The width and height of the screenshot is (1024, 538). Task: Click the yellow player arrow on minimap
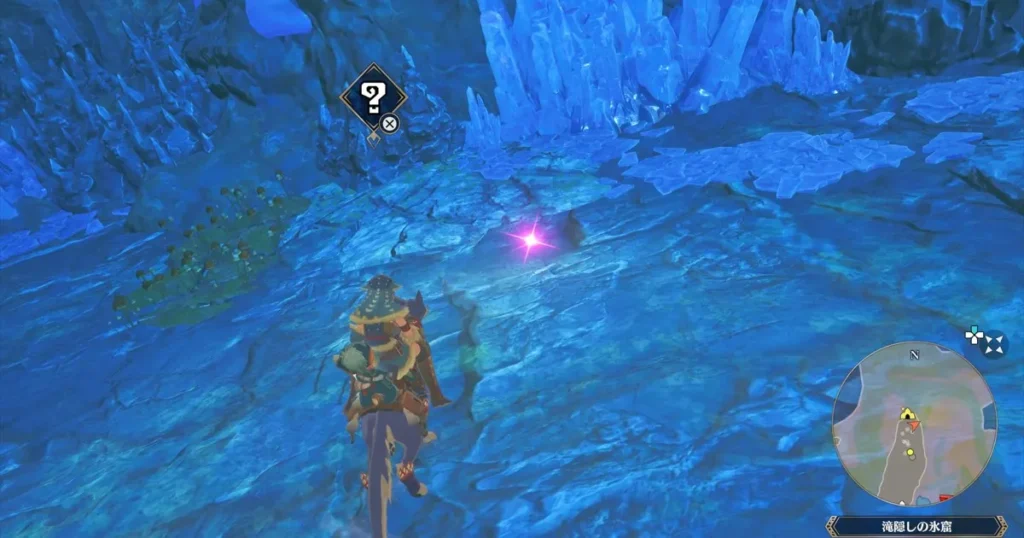[907, 414]
